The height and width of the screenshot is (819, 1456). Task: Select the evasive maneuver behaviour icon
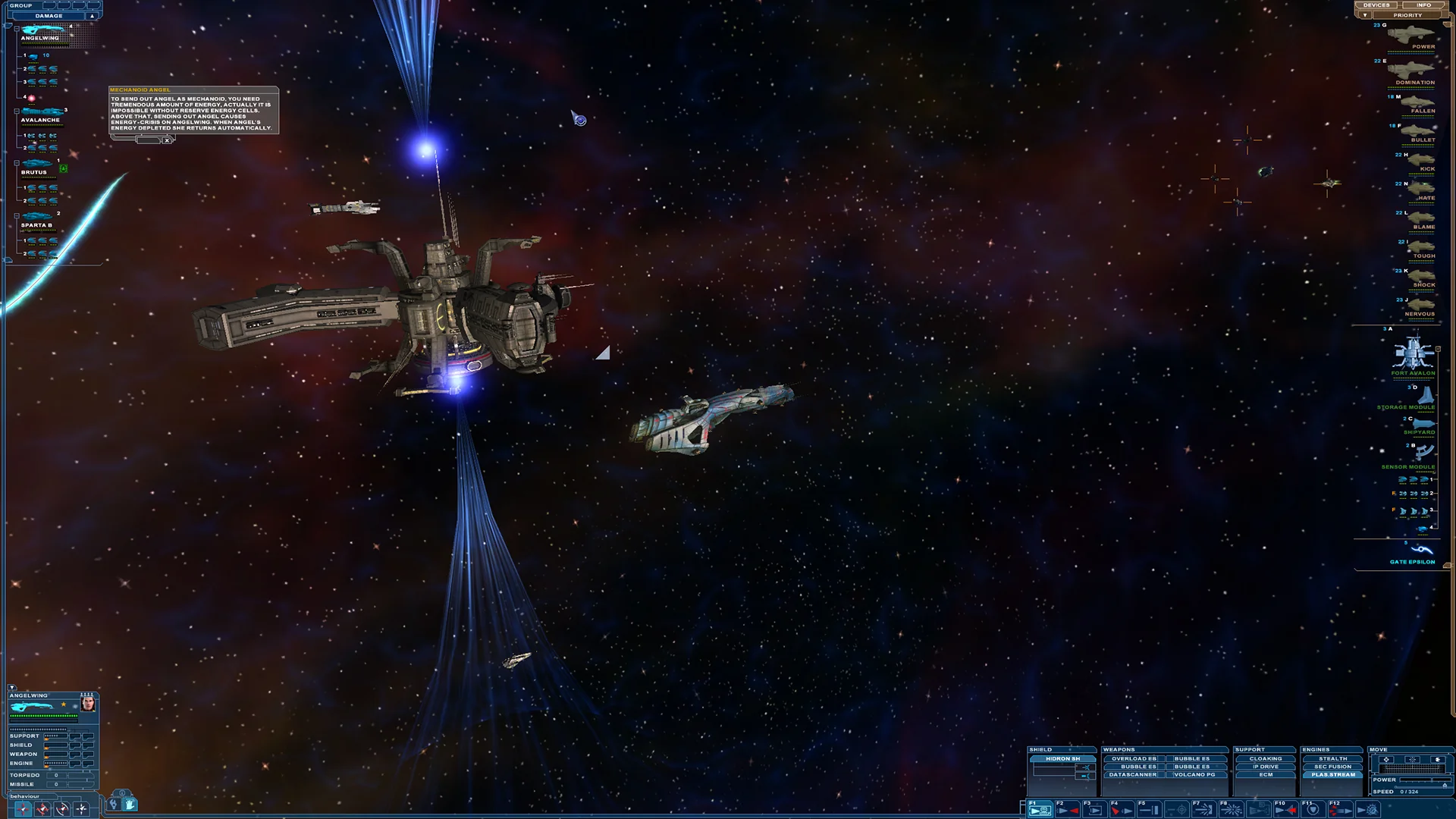[61, 809]
